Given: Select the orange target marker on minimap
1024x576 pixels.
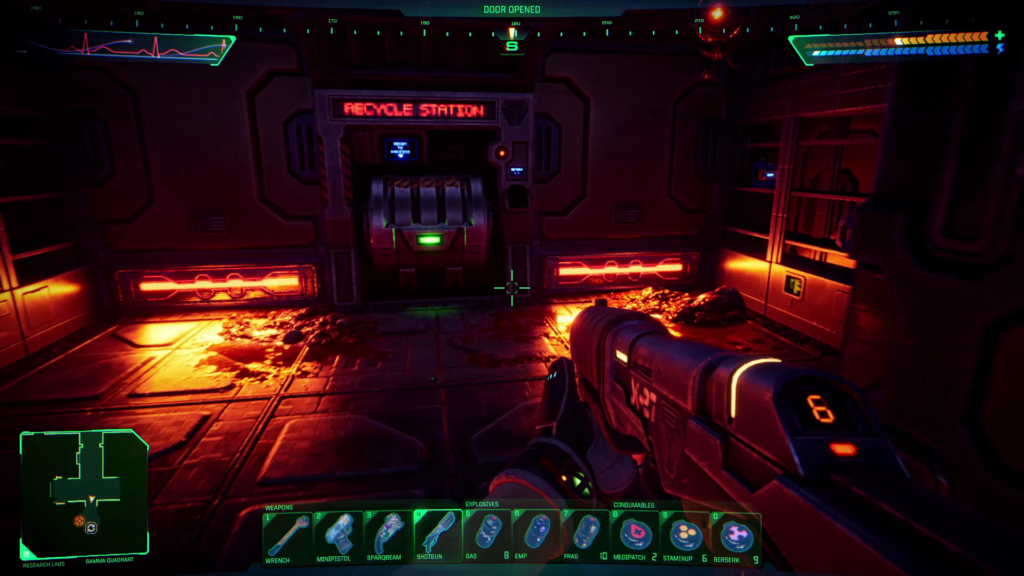Looking at the screenshot, I should (78, 520).
